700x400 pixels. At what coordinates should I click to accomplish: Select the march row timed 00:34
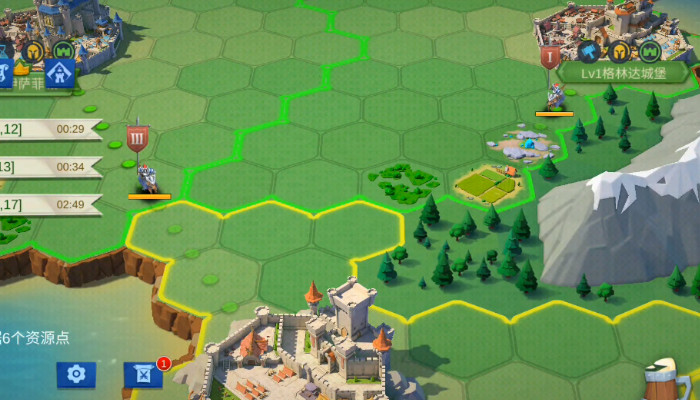pos(50,166)
